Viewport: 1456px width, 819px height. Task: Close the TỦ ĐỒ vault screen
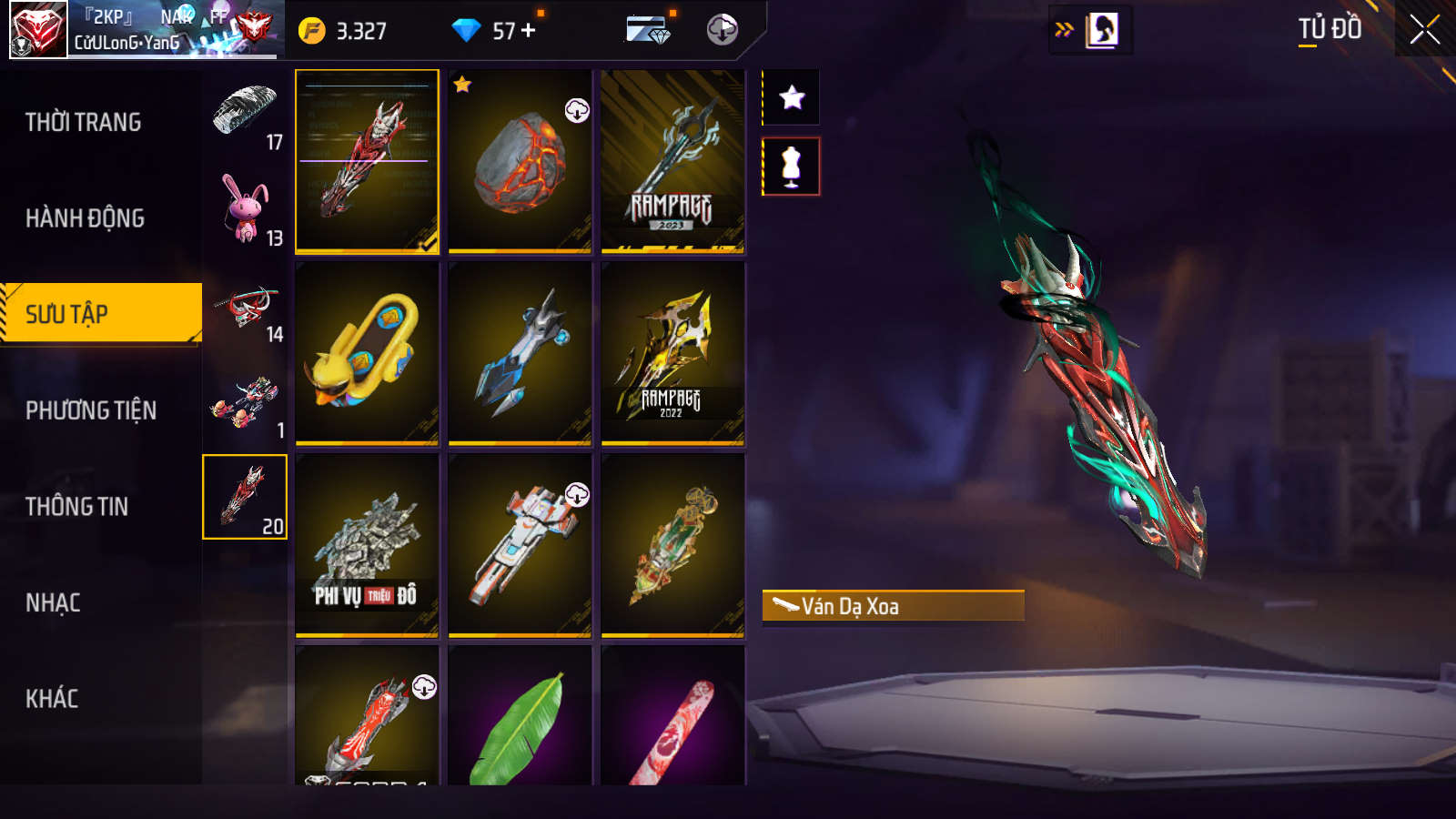coord(1424,30)
